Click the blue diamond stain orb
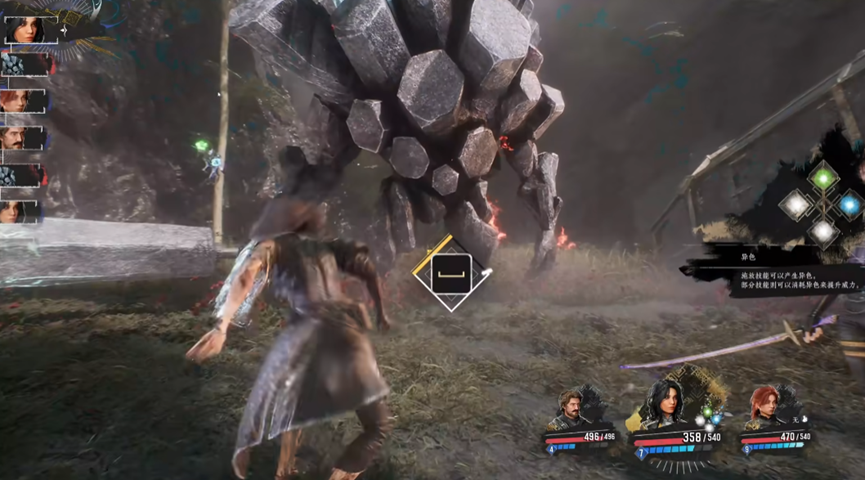Image resolution: width=865 pixels, height=480 pixels. (849, 205)
